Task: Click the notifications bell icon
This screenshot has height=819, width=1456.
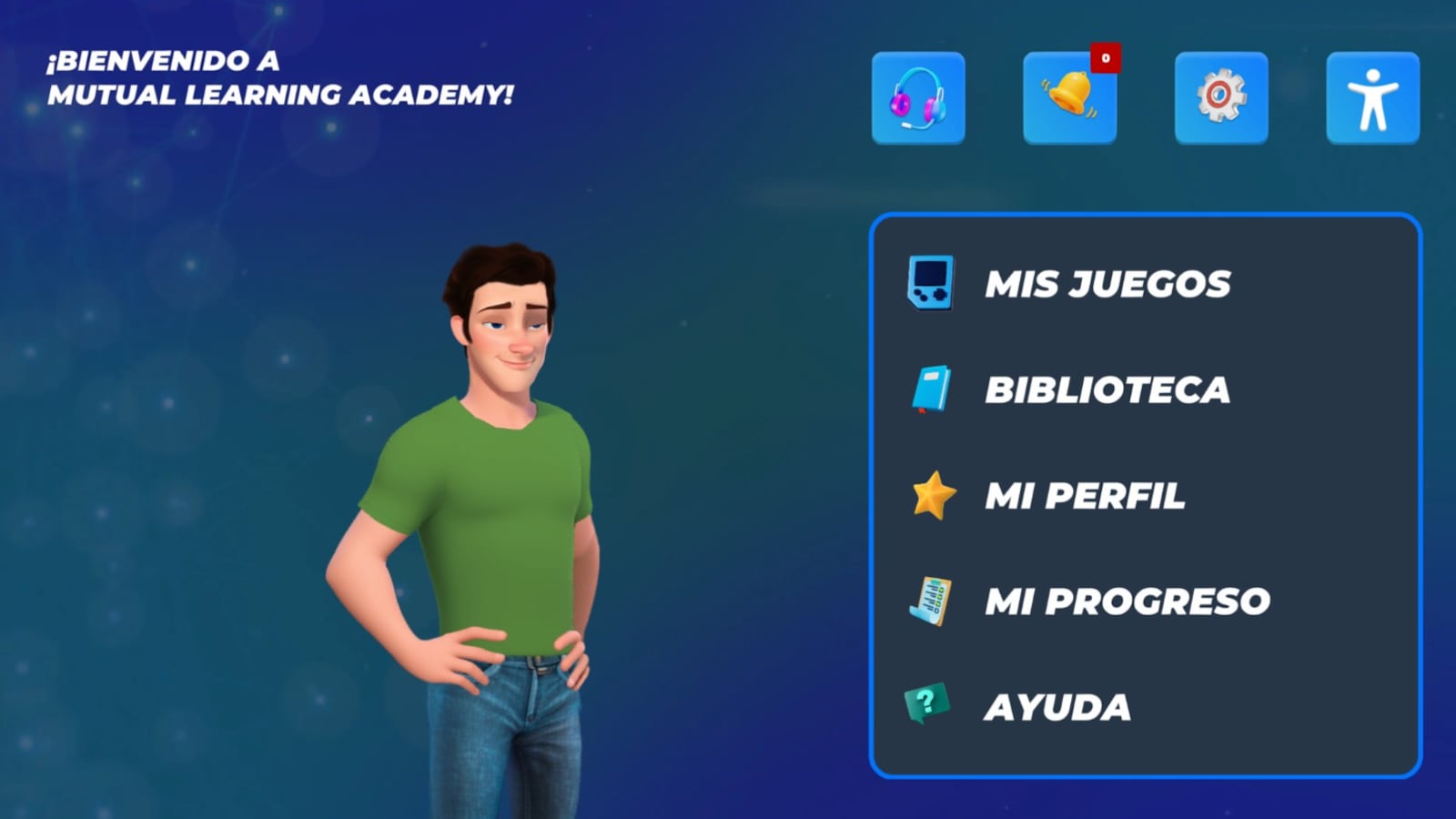Action: point(1069,98)
